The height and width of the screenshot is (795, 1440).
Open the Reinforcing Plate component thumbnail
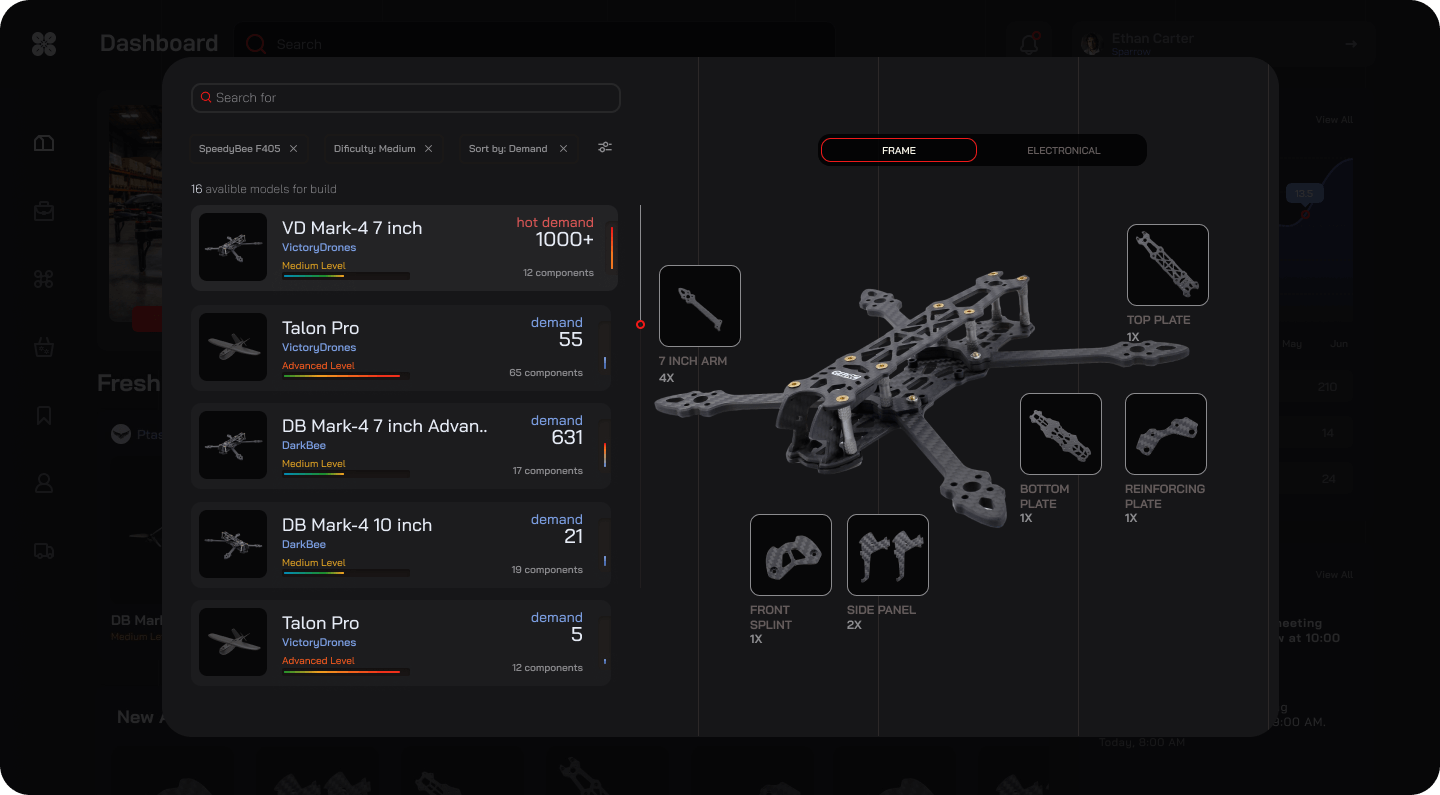[x=1165, y=434]
